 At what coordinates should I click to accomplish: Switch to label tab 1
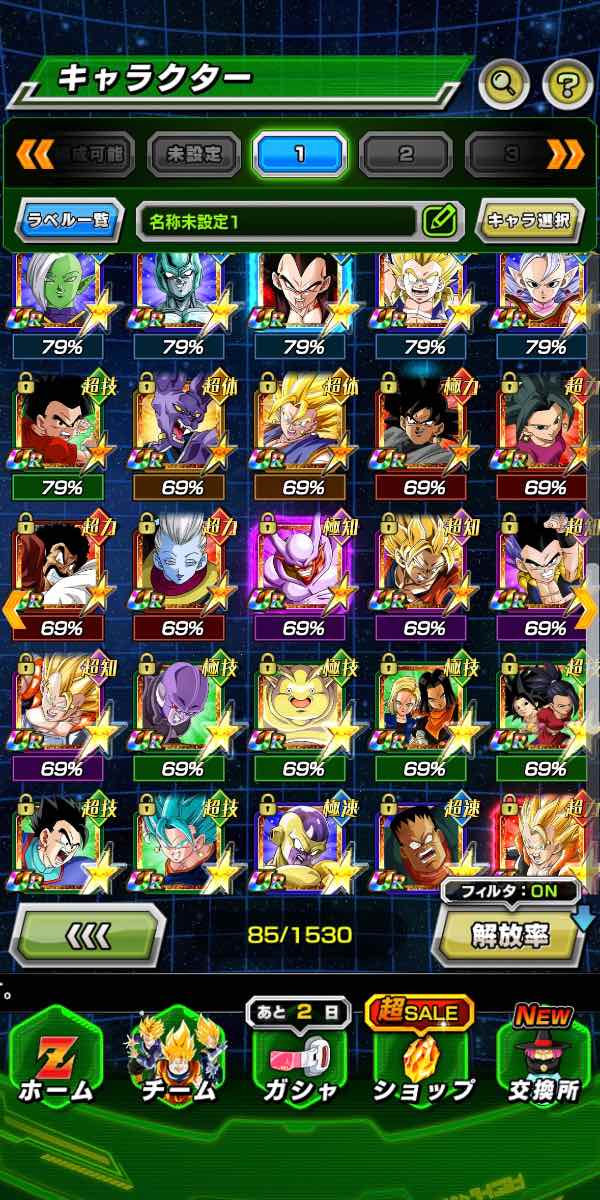(x=300, y=154)
